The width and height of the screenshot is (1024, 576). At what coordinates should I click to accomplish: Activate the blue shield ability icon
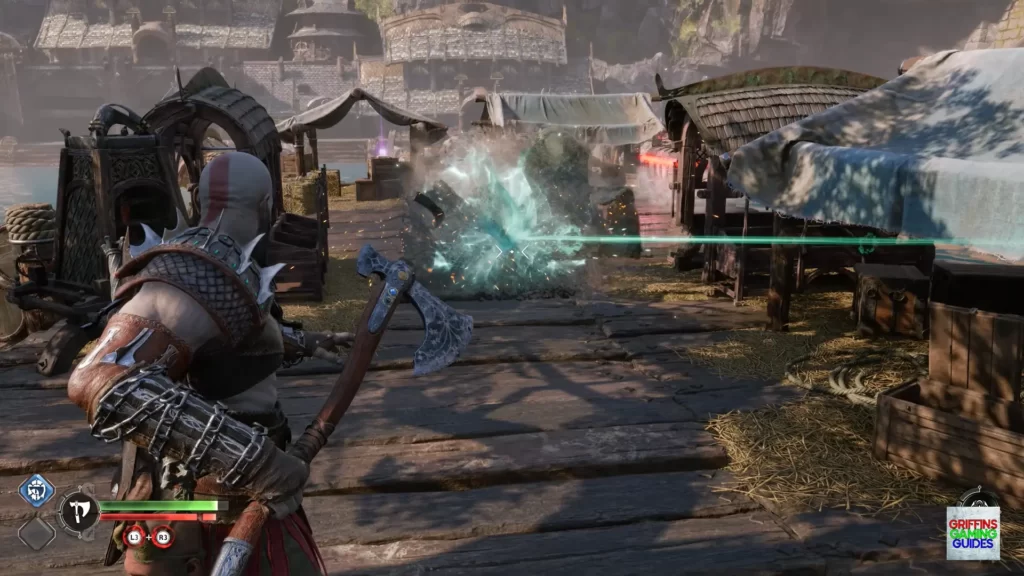[36, 491]
